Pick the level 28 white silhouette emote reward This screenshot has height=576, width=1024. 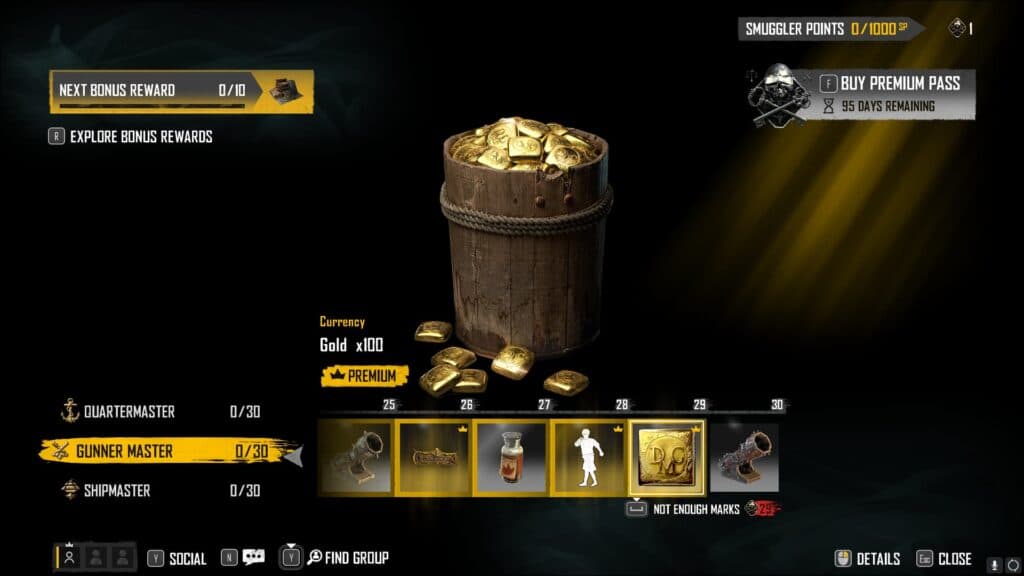[590, 458]
